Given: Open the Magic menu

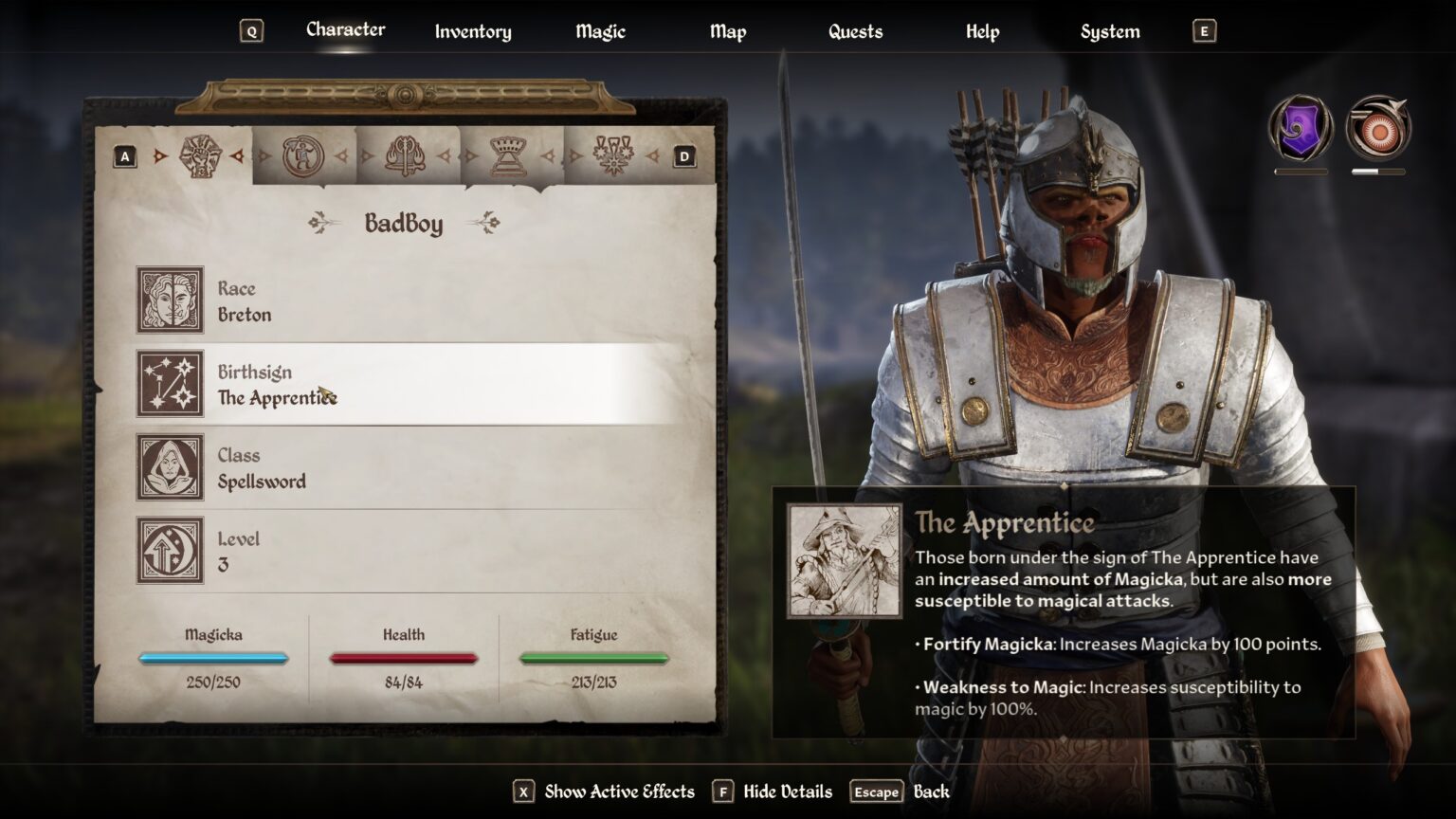Looking at the screenshot, I should [x=599, y=31].
